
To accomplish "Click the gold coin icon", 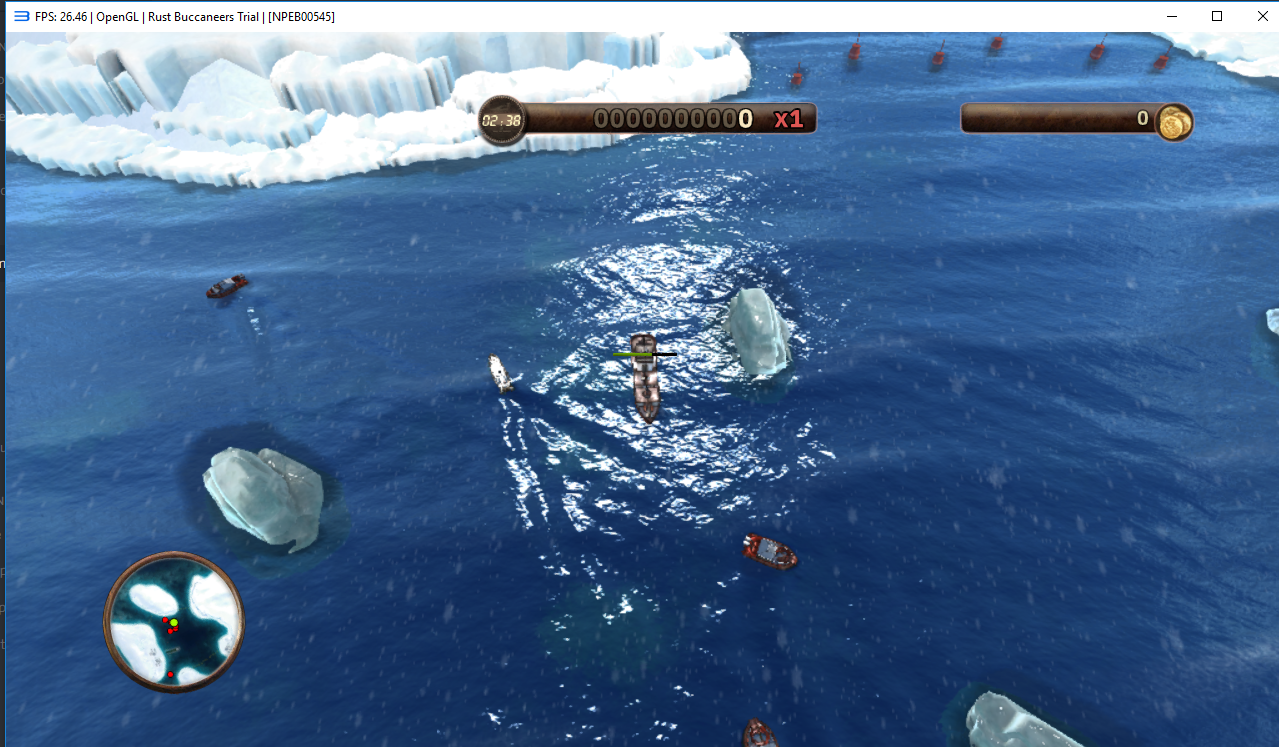I will (x=1174, y=122).
